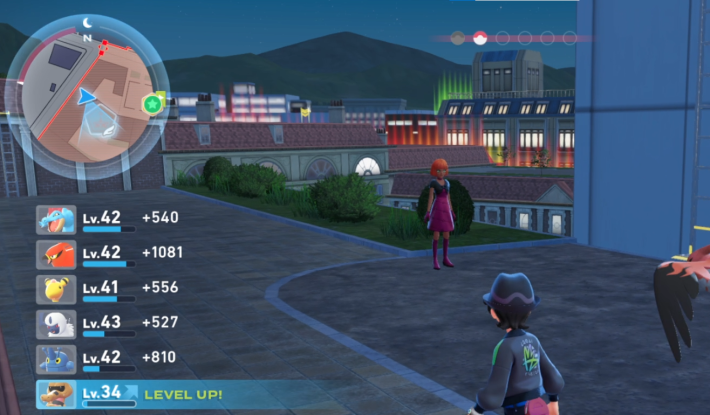This screenshot has height=415, width=710.
Task: Select the green star marker on minimap
Action: click(153, 103)
